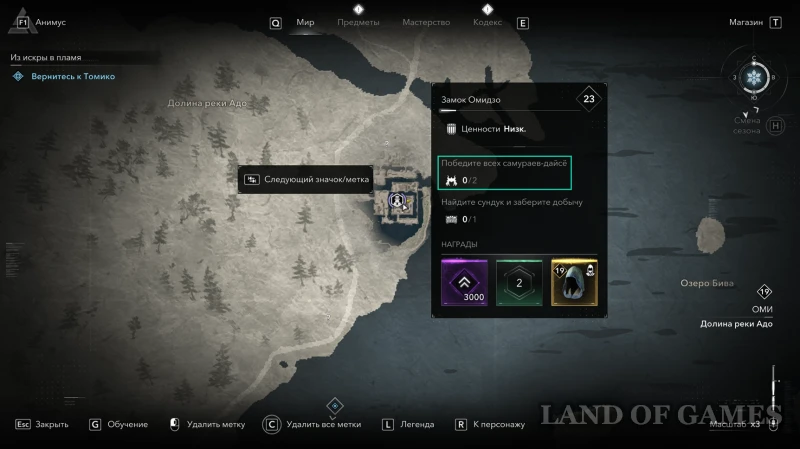Image resolution: width=800 pixels, height=449 pixels.
Task: Click the Замок Омидзо castle map marker
Action: coord(397,201)
